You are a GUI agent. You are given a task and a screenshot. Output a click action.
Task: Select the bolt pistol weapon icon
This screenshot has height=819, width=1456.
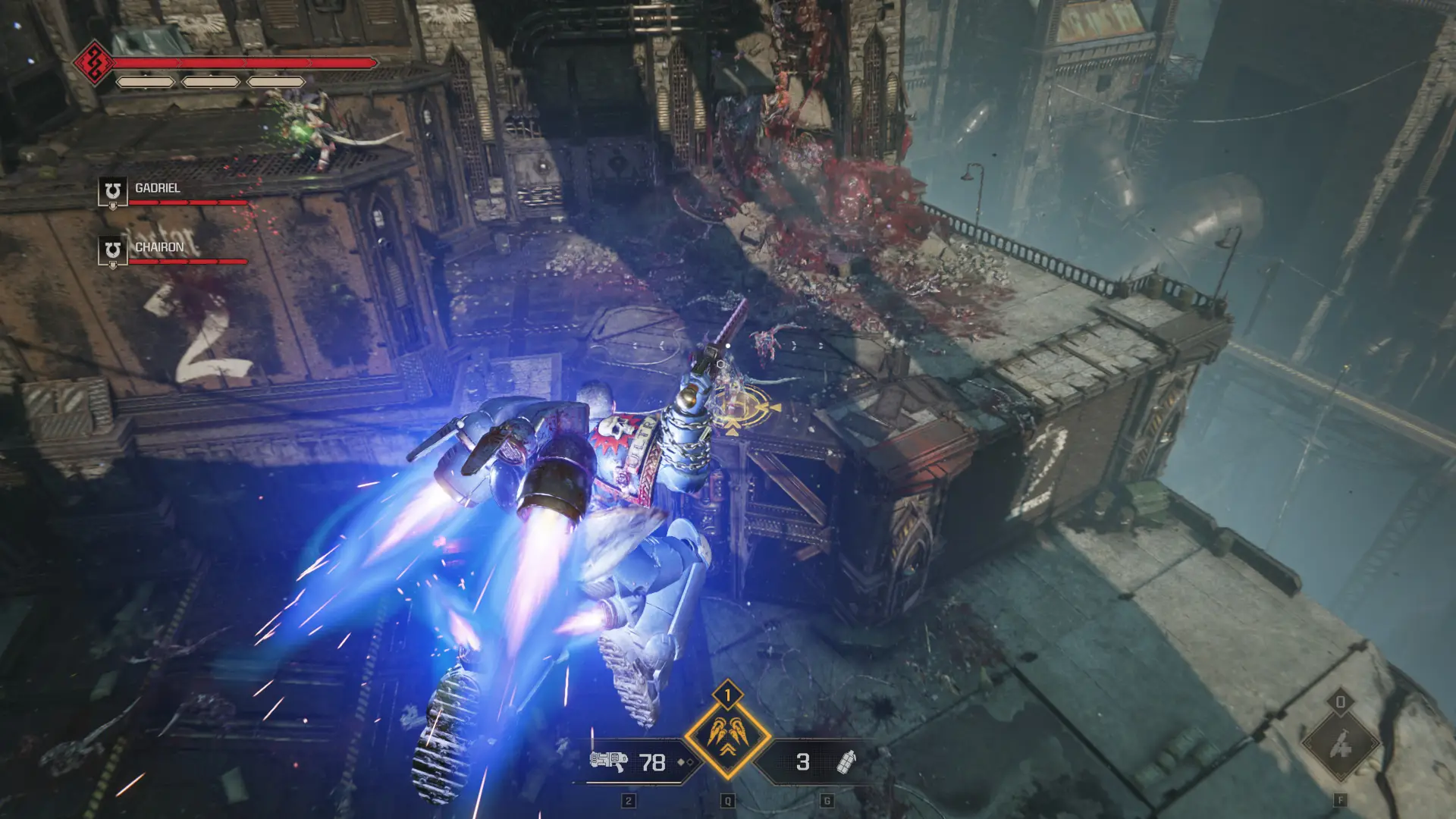[x=607, y=761]
